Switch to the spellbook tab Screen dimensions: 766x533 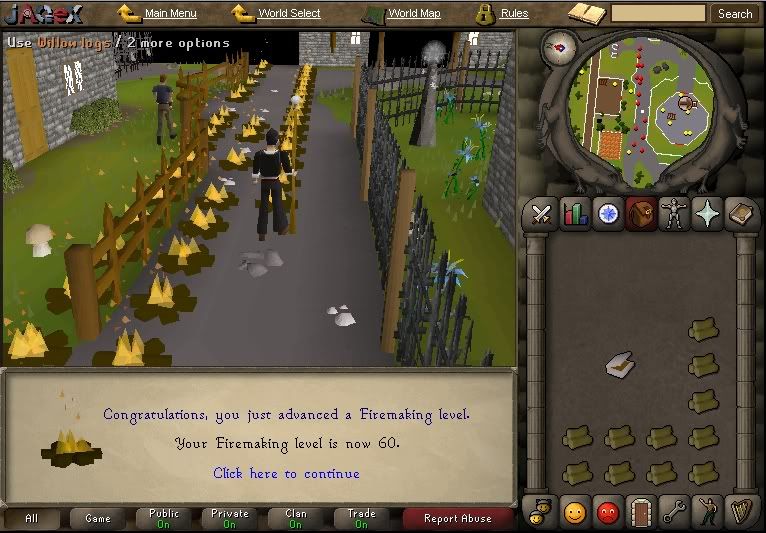pyautogui.click(x=742, y=214)
